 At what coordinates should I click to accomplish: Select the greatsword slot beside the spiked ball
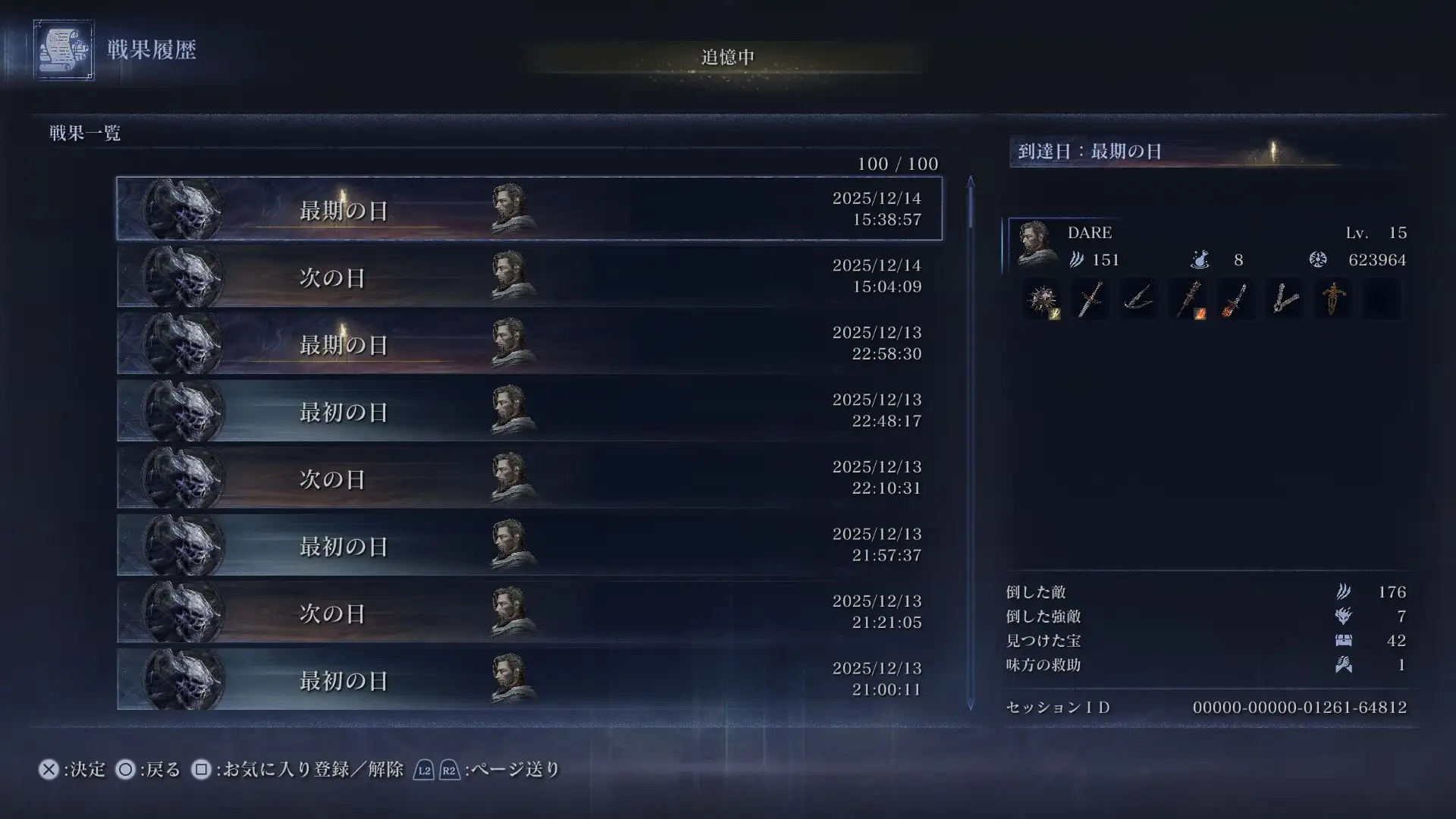tap(1090, 300)
